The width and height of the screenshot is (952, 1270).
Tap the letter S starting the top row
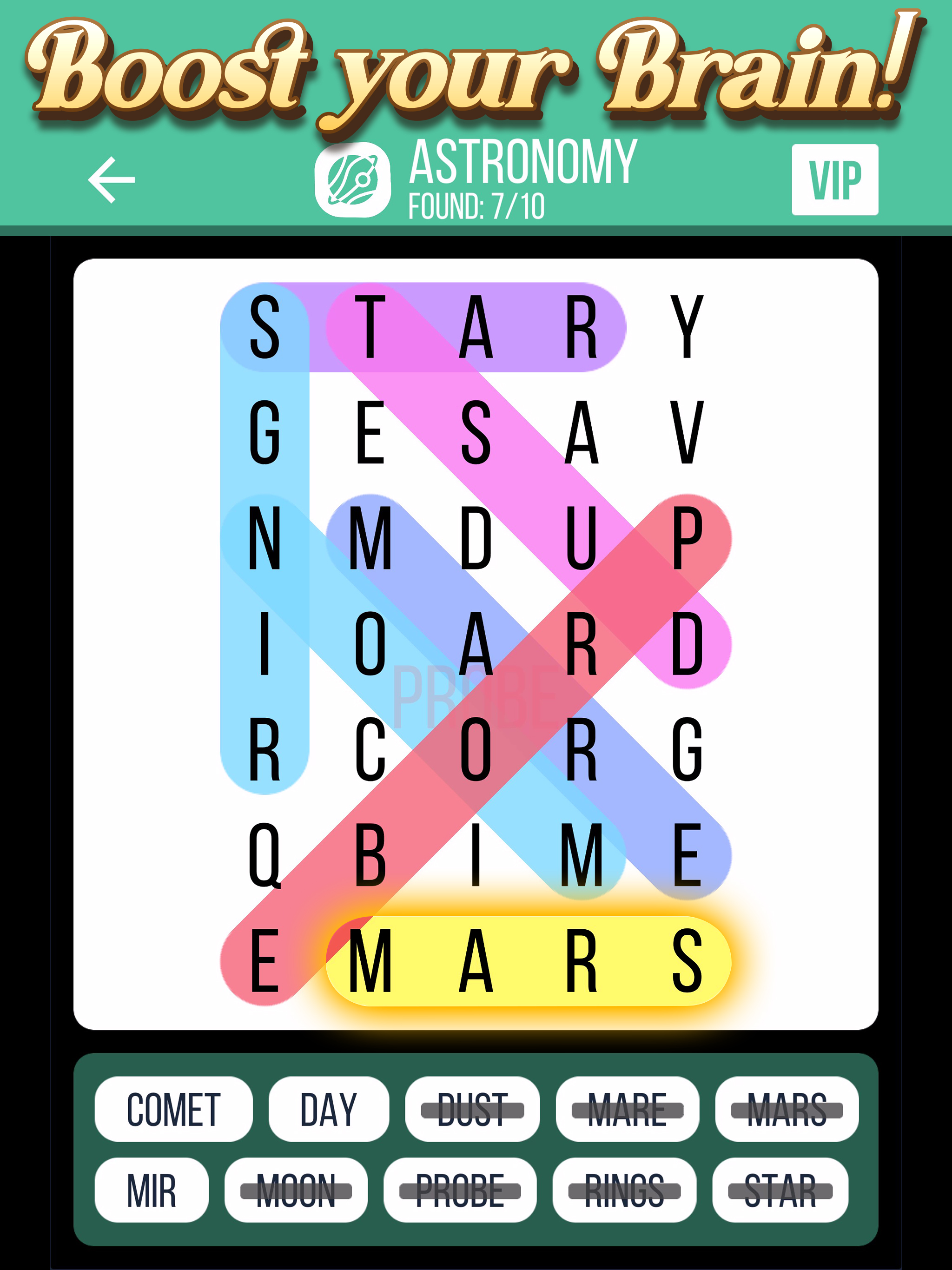tap(264, 327)
